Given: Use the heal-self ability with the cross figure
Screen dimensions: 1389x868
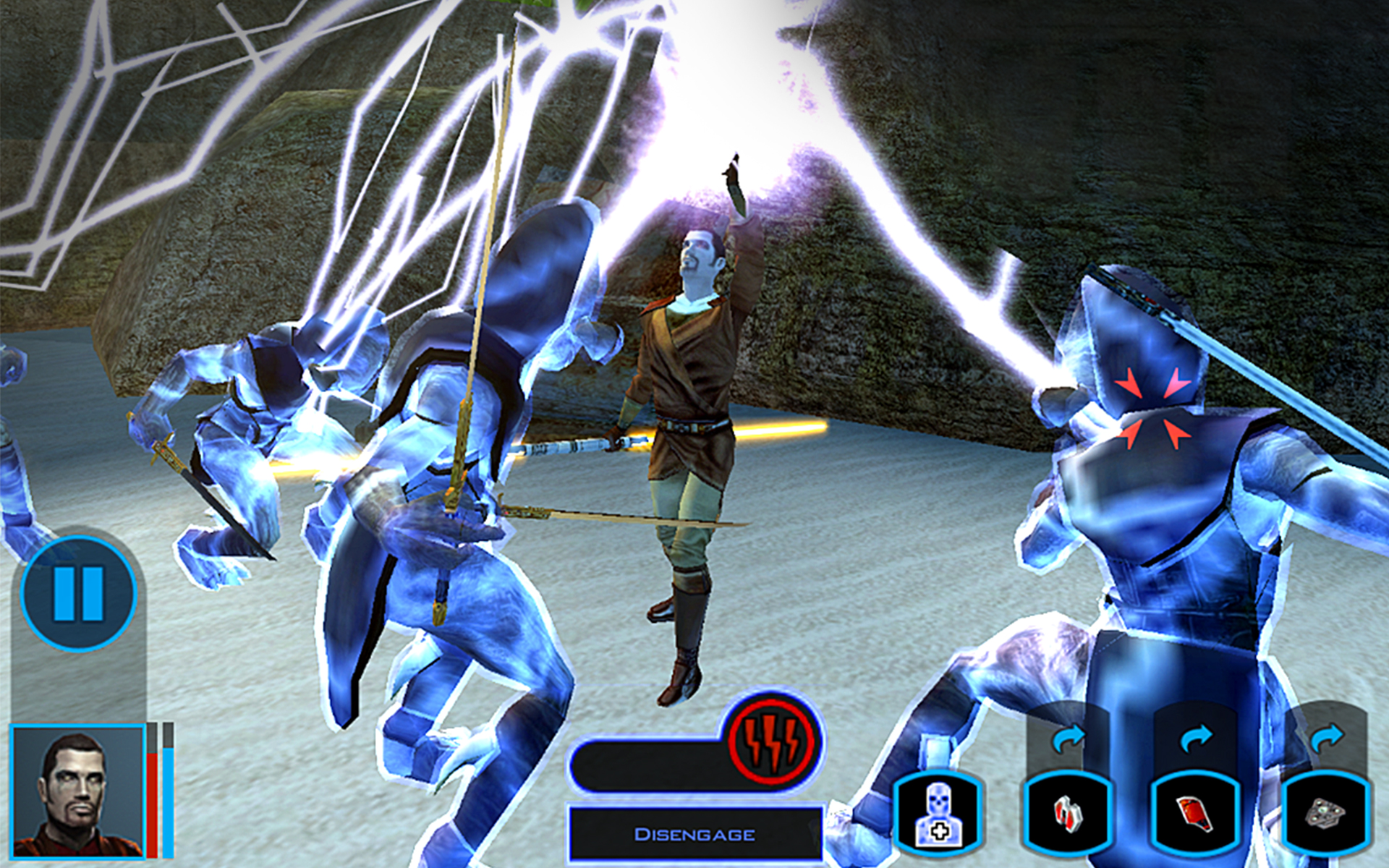Looking at the screenshot, I should (x=938, y=814).
